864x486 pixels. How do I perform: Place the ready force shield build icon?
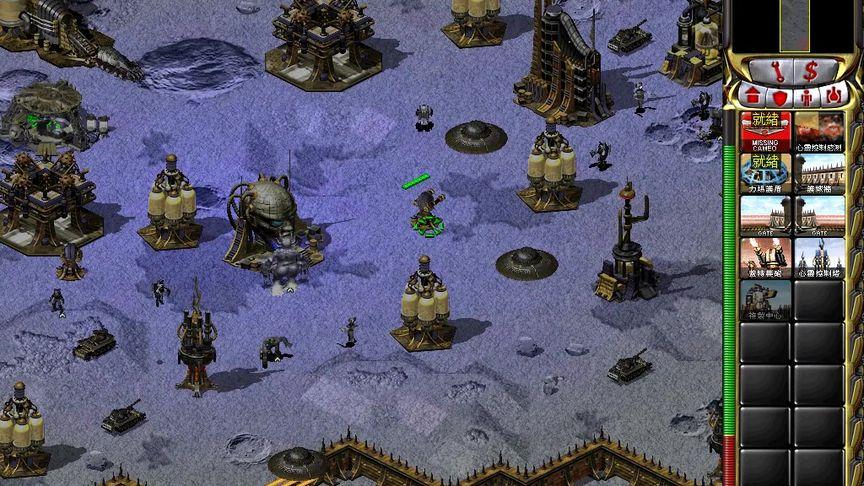click(765, 174)
